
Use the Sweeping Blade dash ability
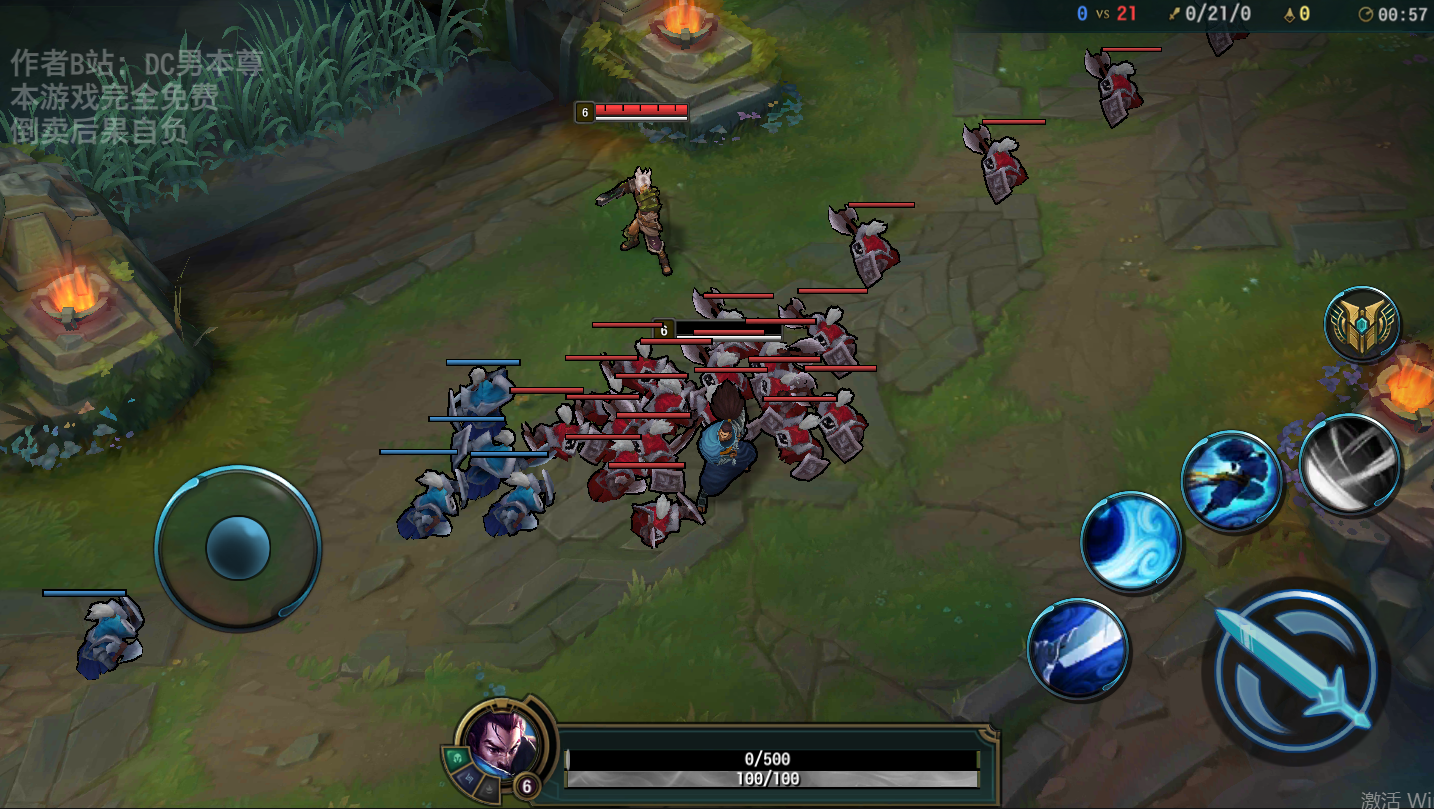pos(1231,481)
